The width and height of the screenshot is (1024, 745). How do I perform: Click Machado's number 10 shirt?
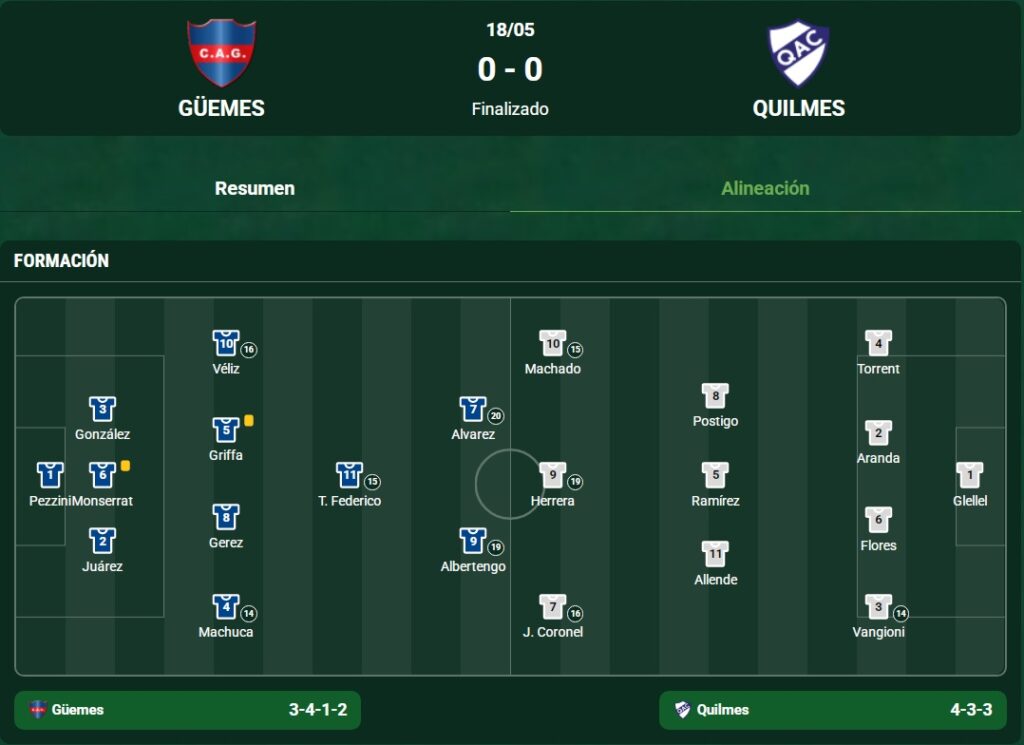553,343
